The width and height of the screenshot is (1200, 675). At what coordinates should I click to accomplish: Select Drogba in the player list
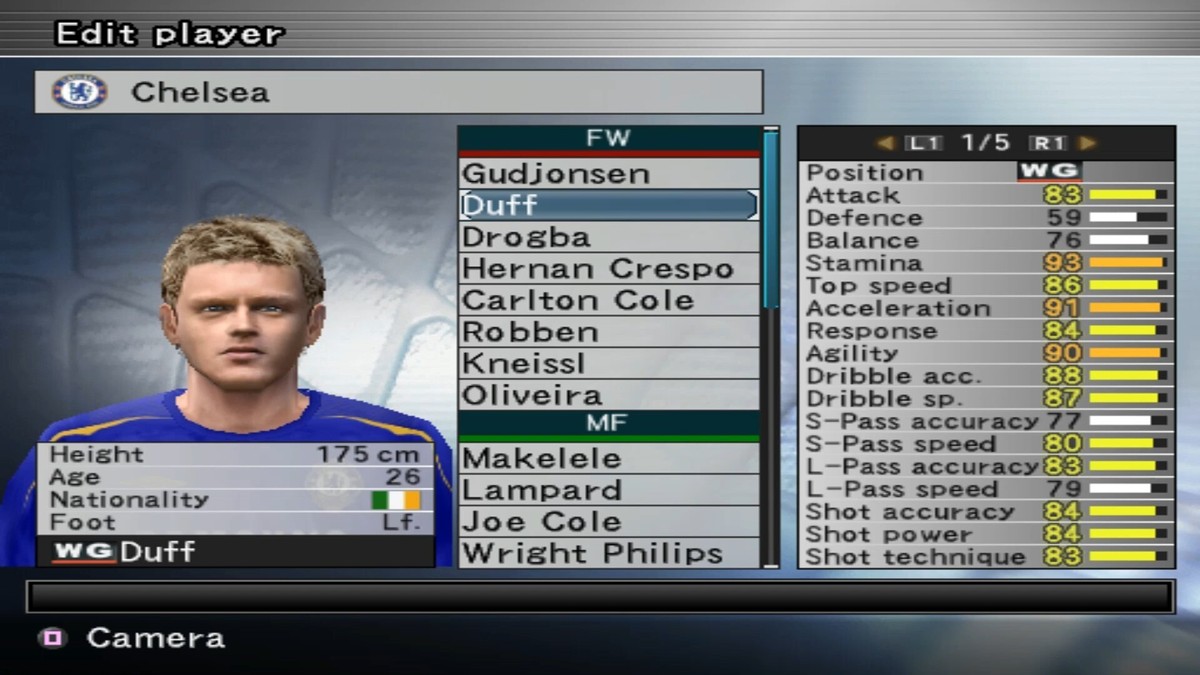click(608, 237)
